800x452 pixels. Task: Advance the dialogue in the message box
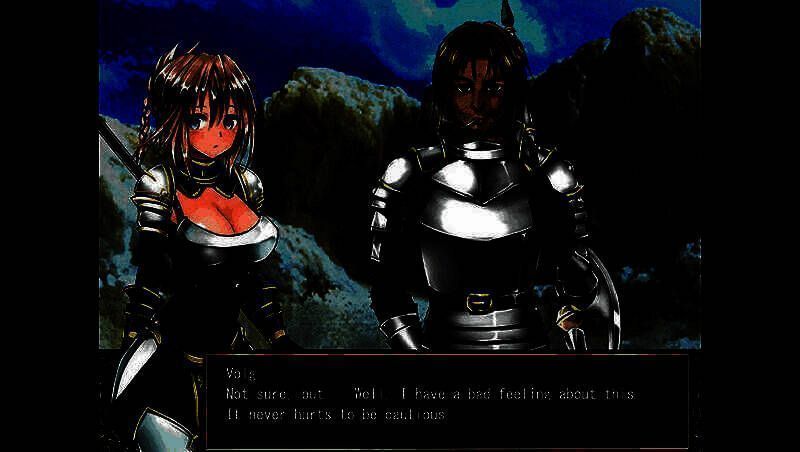pos(447,400)
